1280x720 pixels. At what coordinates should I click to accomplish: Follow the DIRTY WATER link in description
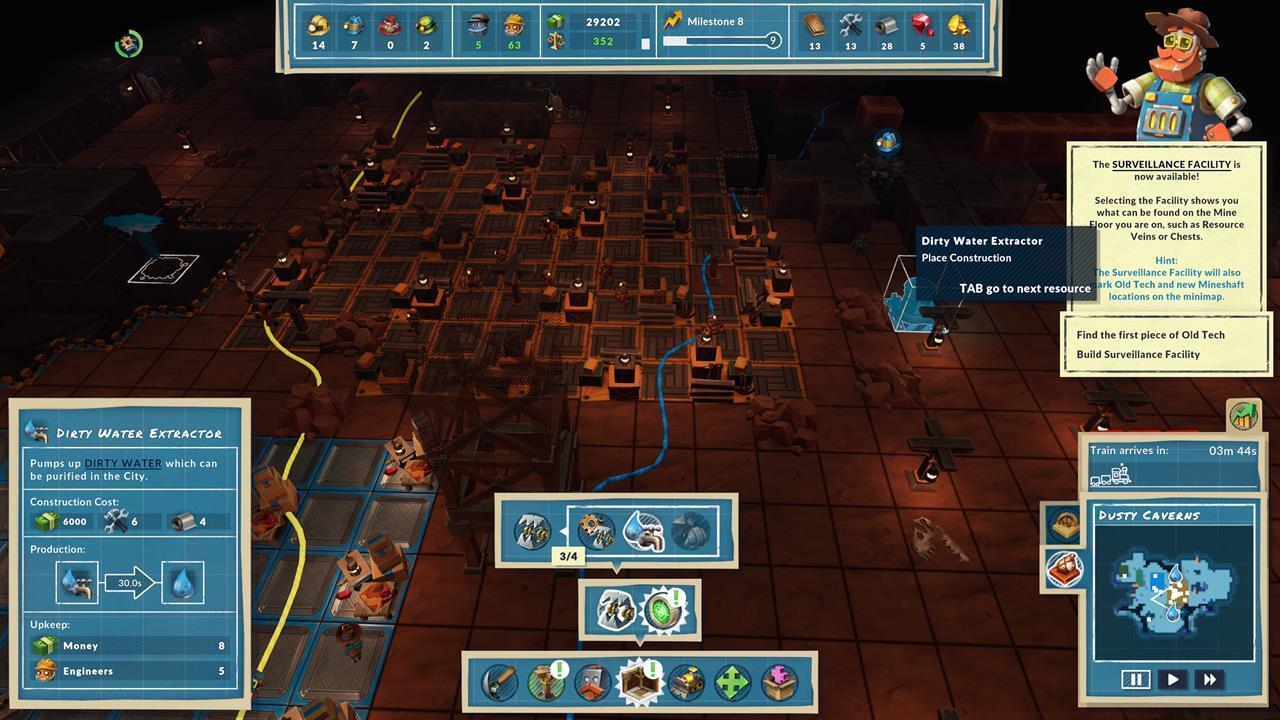[x=123, y=463]
